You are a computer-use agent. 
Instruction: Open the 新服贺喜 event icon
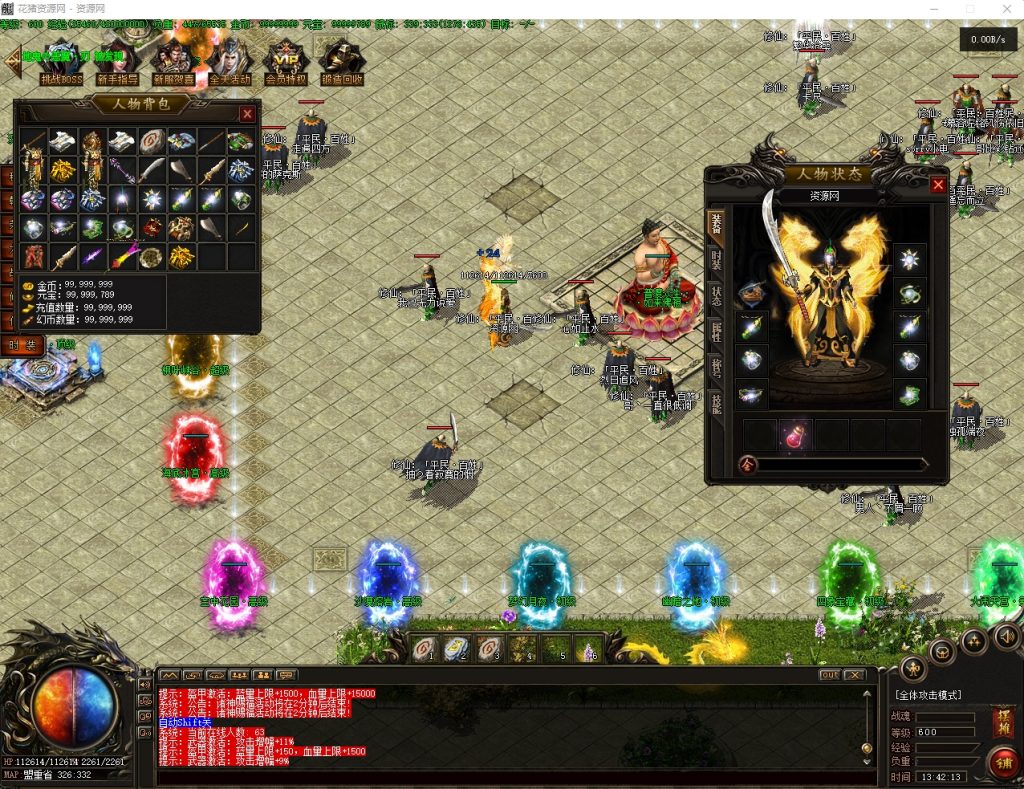point(173,64)
